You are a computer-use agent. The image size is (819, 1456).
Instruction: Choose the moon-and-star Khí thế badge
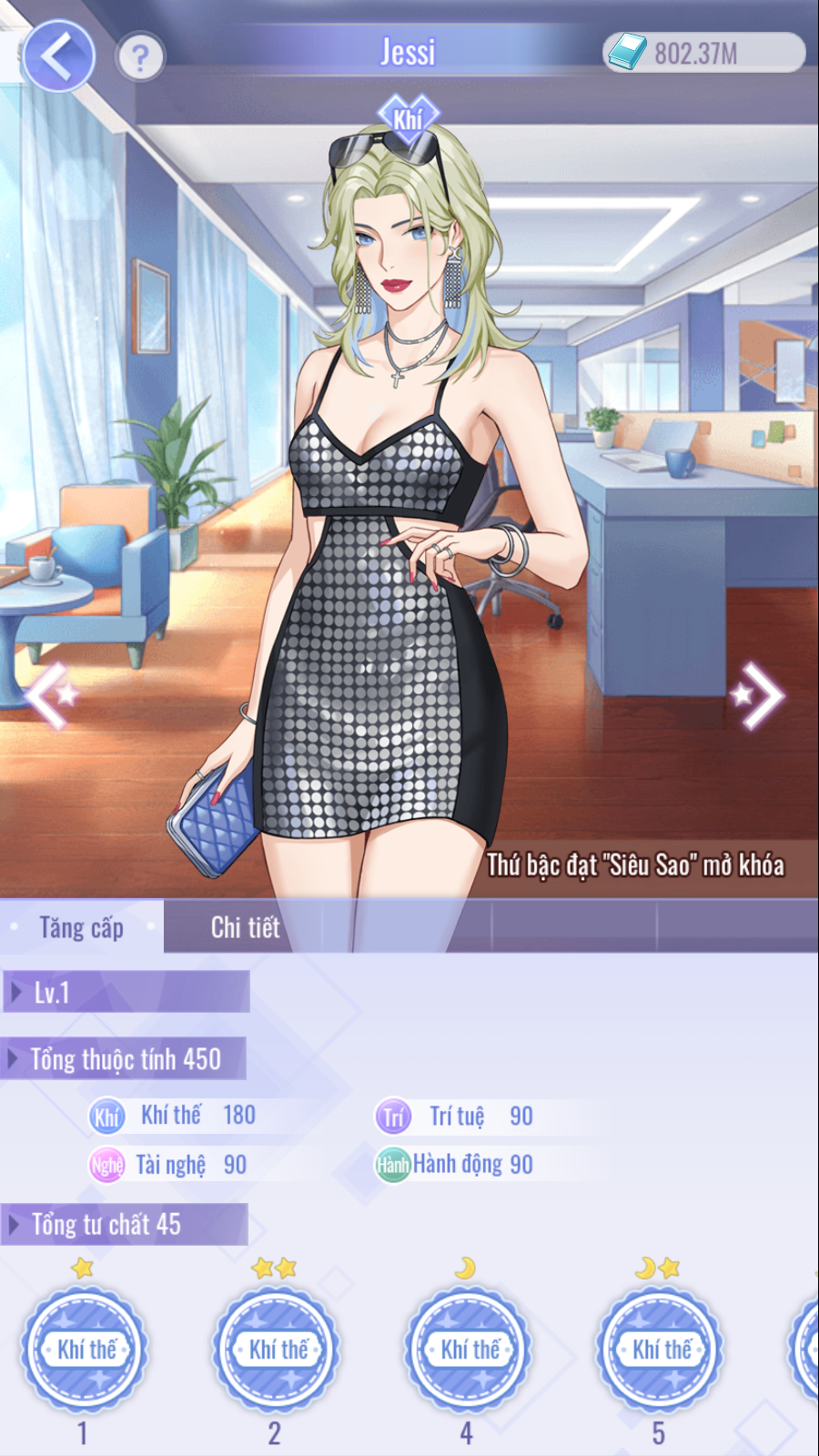pos(661,1349)
